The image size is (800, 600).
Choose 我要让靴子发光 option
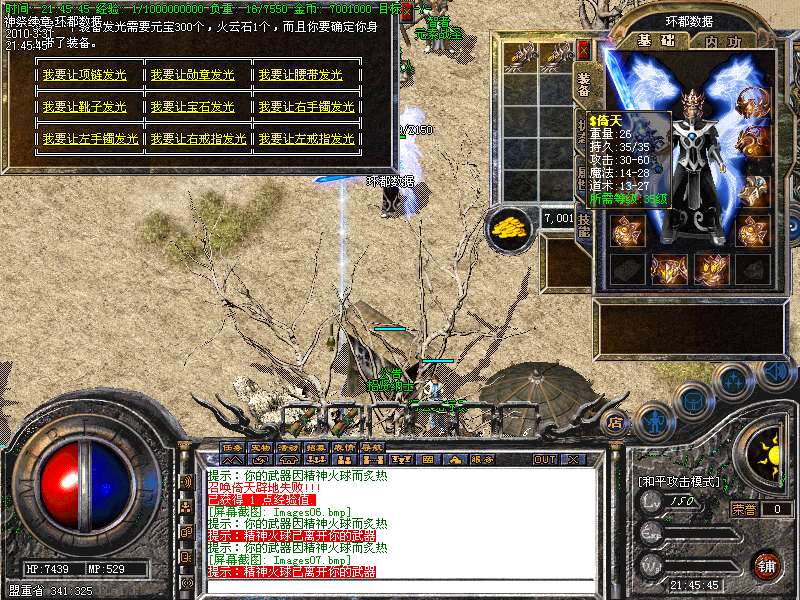pyautogui.click(x=84, y=107)
